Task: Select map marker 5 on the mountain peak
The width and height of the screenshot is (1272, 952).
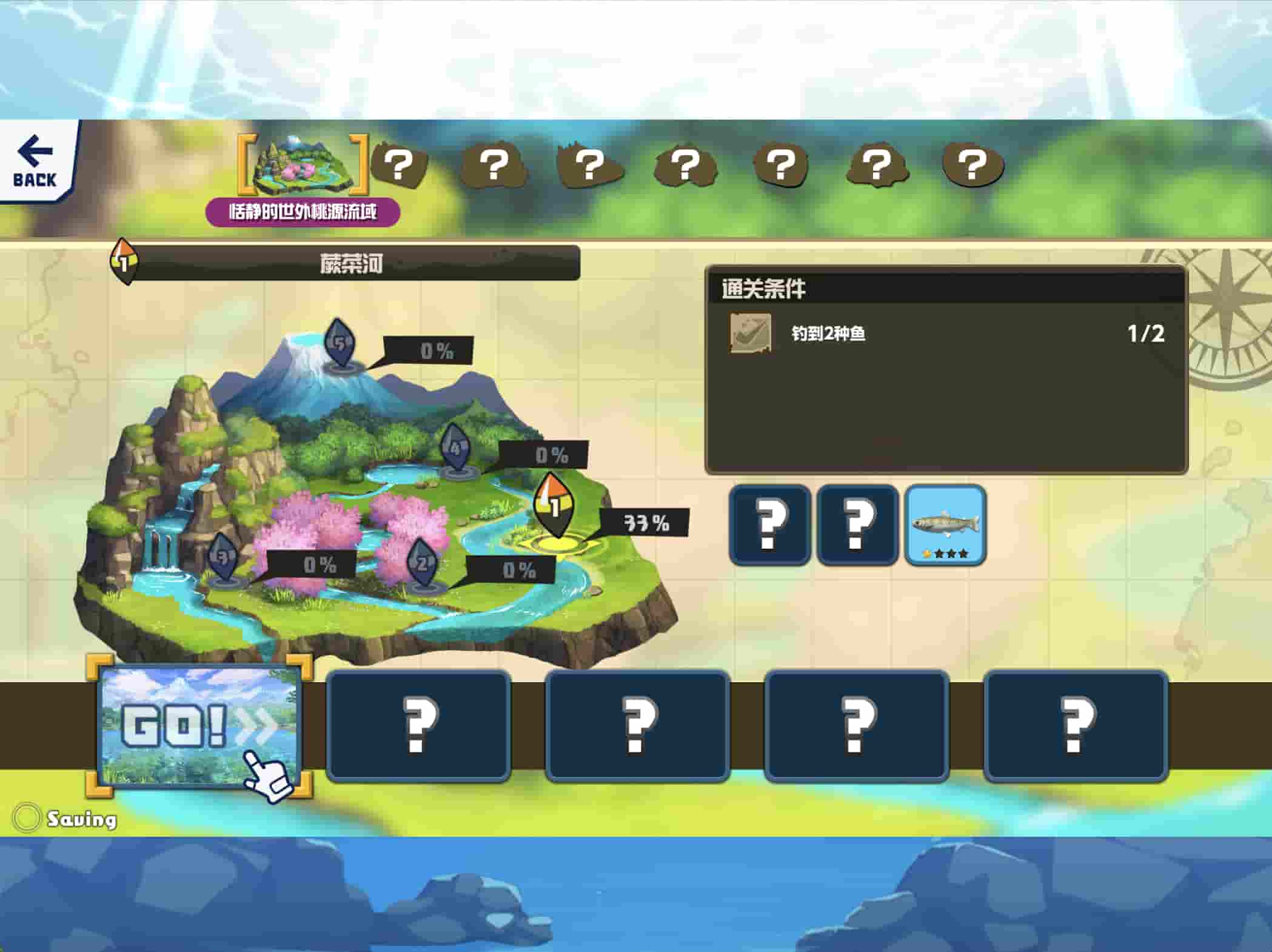Action: coord(340,344)
